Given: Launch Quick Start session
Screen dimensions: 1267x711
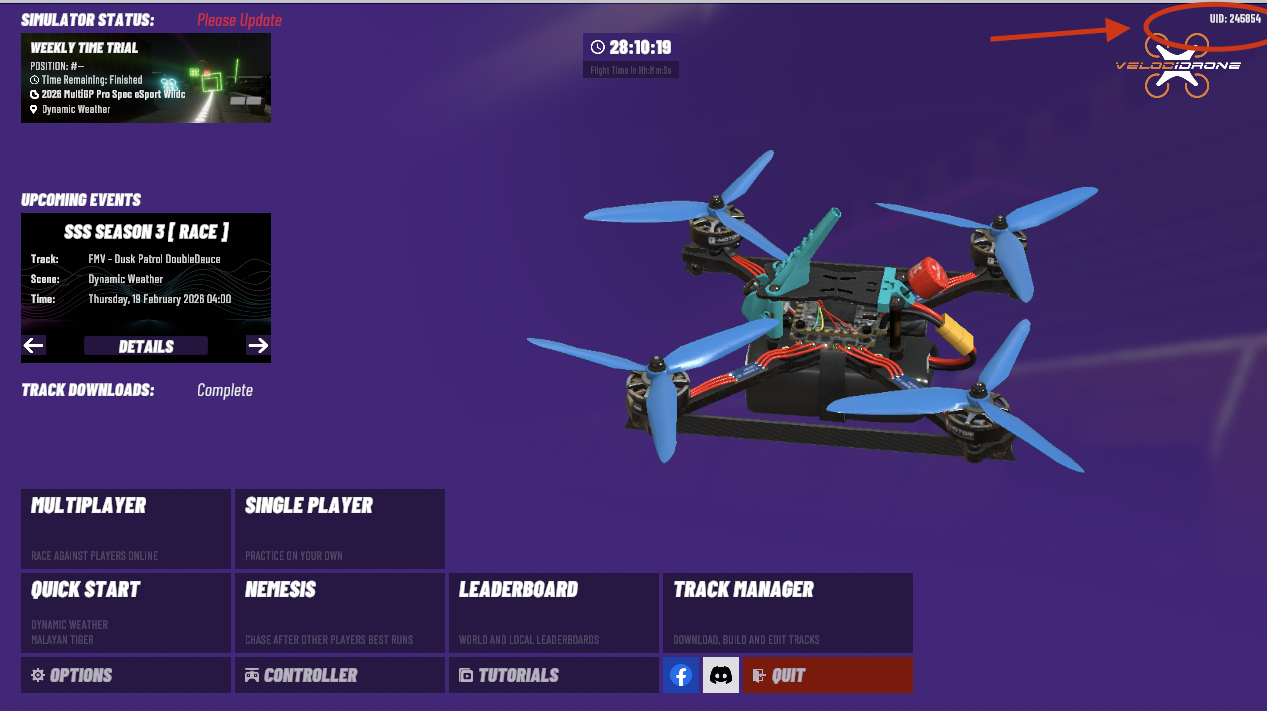Looking at the screenshot, I should click(125, 611).
